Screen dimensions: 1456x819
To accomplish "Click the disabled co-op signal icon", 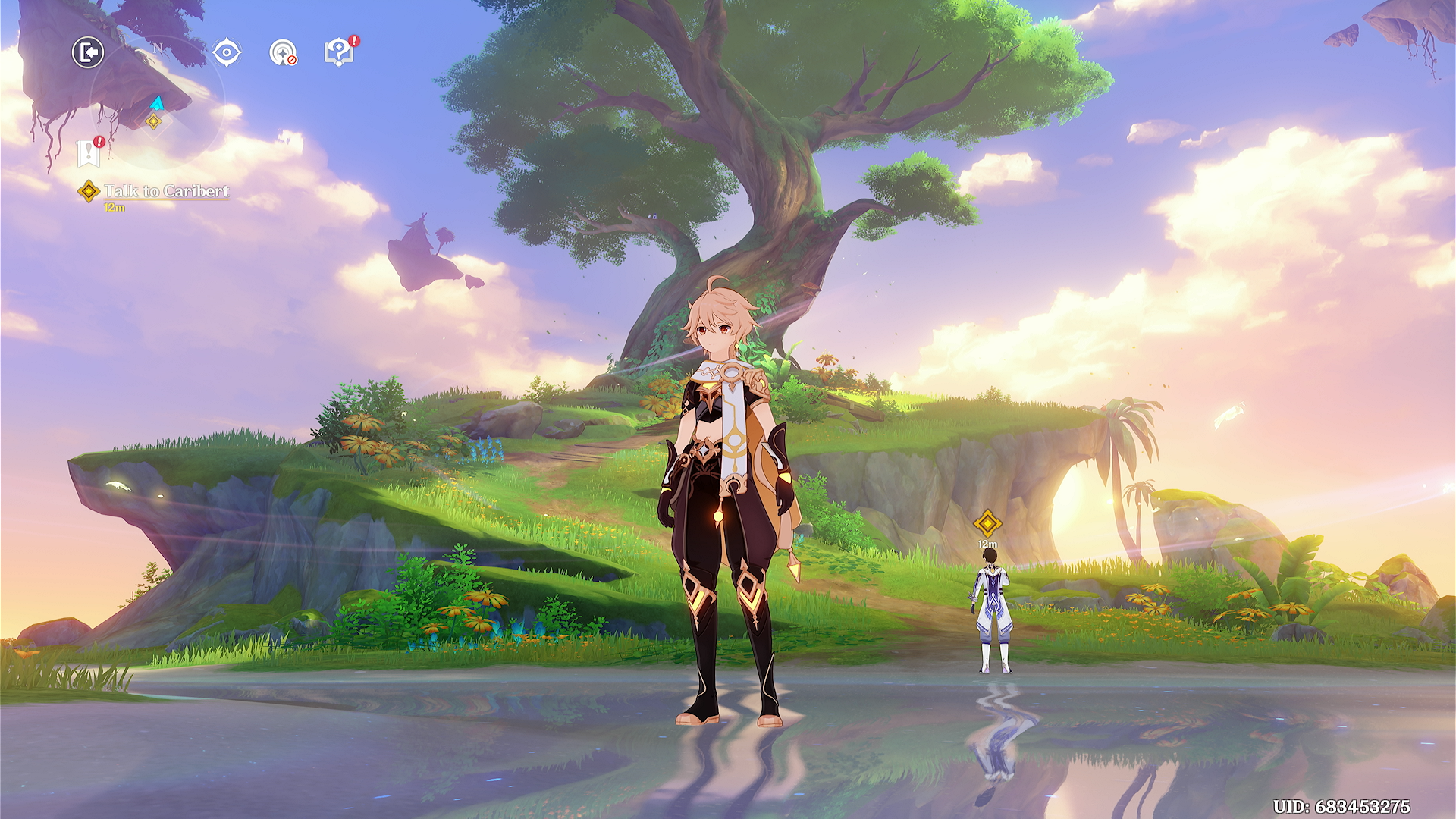I will click(283, 53).
